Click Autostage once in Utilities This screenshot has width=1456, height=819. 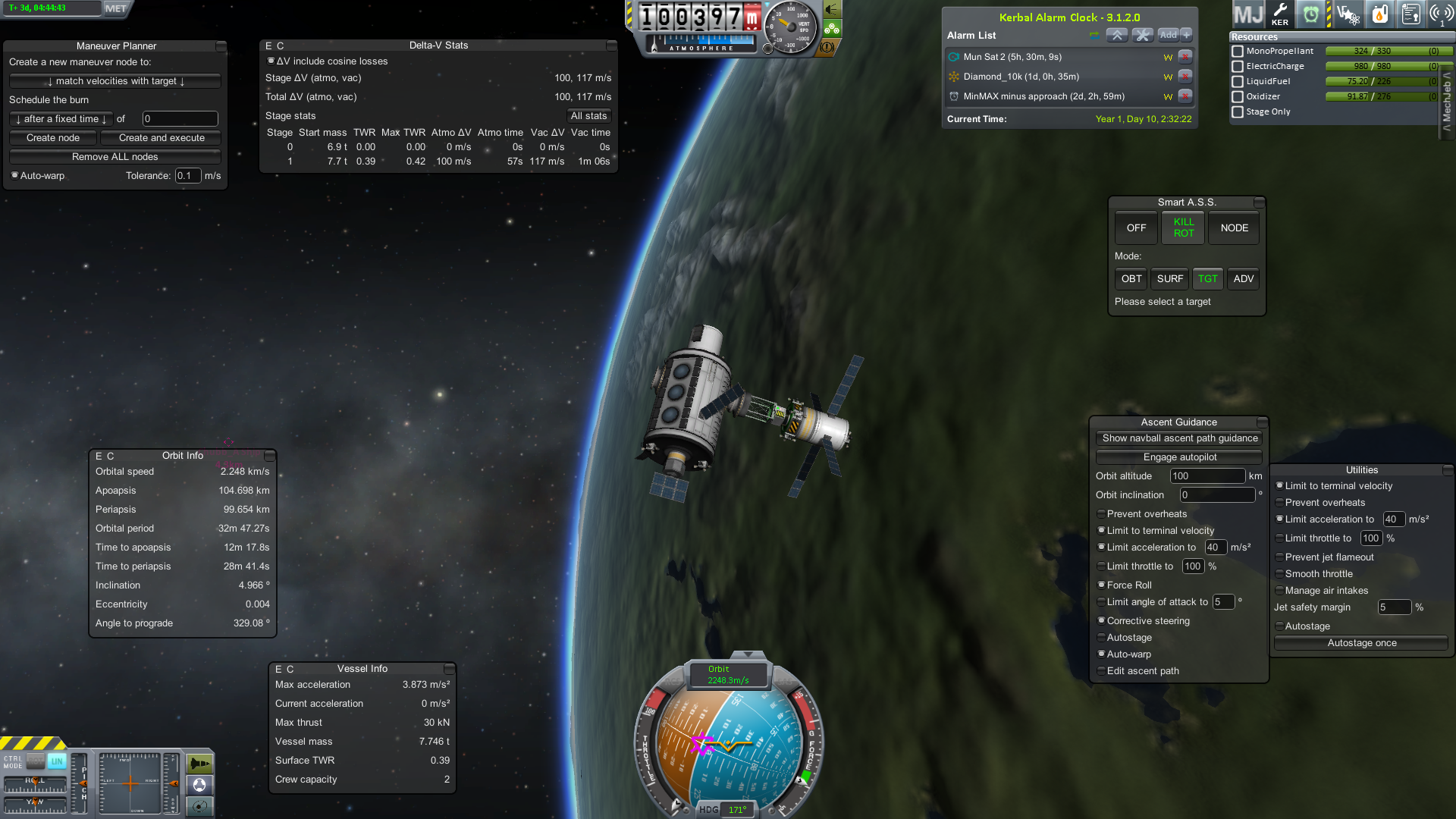[x=1361, y=643]
